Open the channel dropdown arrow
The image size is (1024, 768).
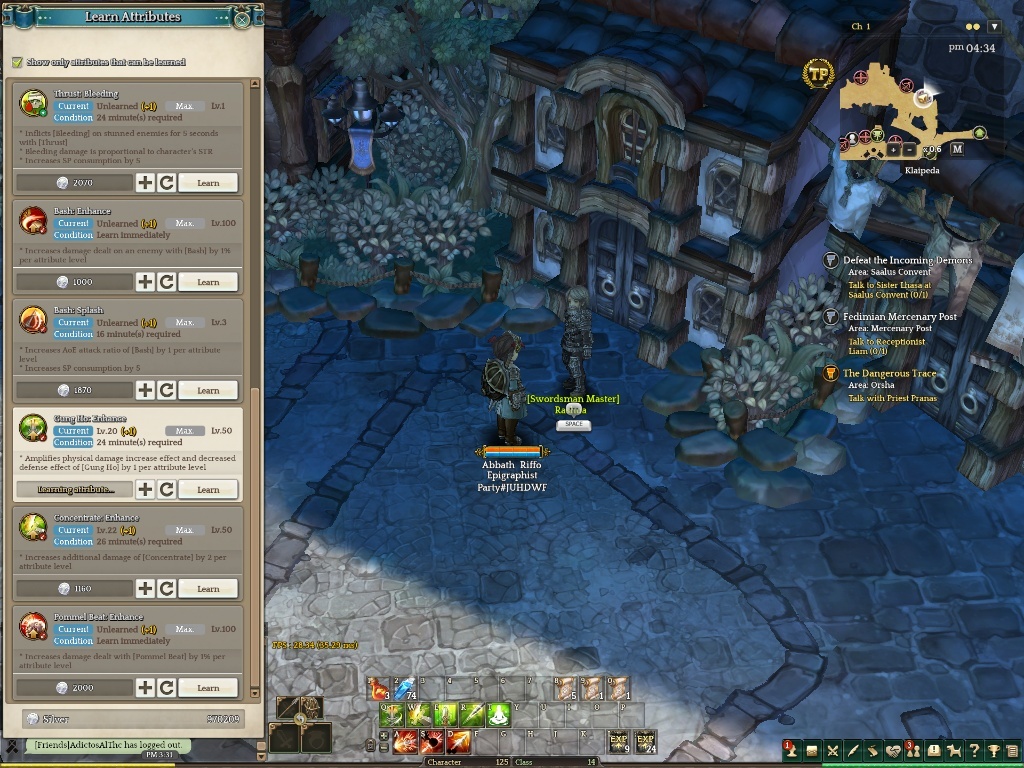tap(994, 27)
